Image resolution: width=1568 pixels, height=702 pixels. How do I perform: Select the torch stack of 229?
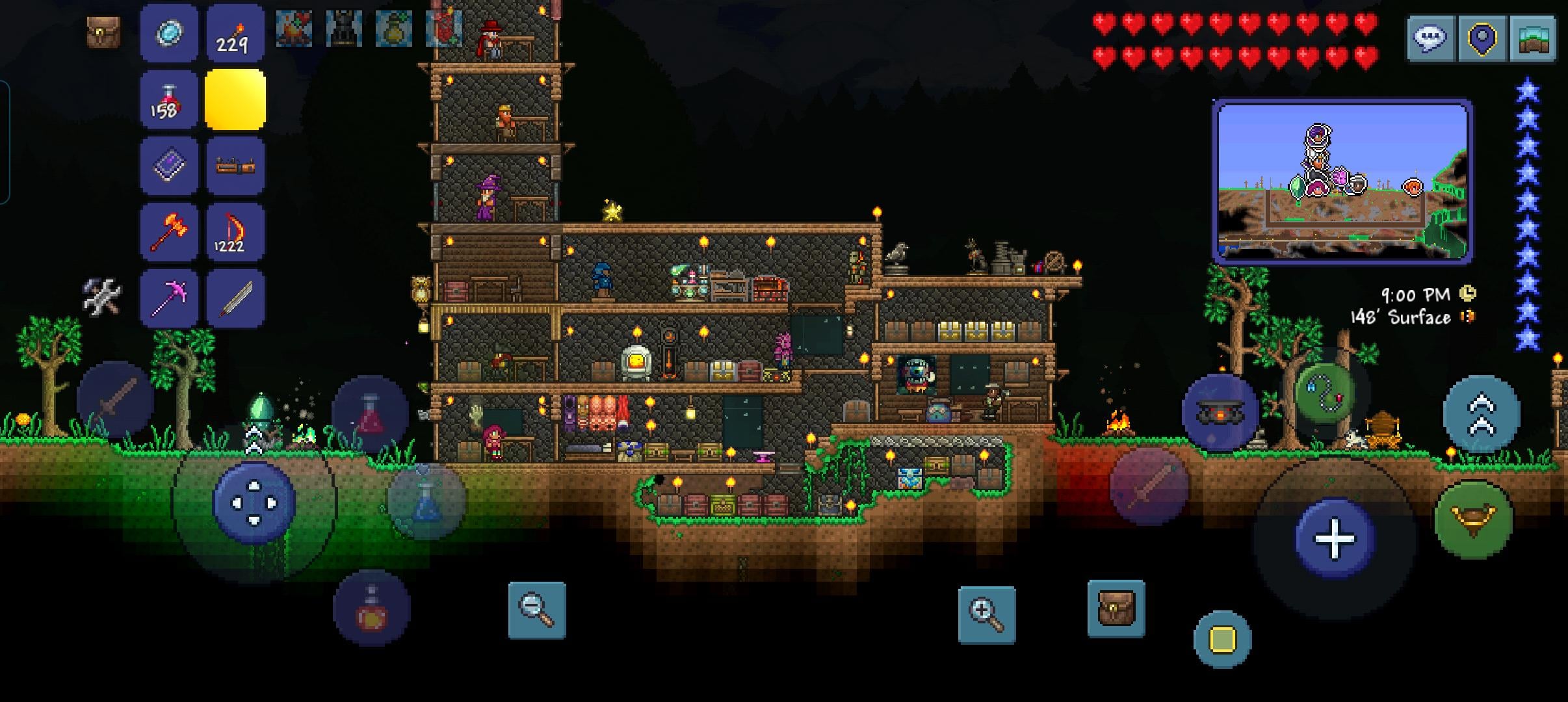coord(235,34)
